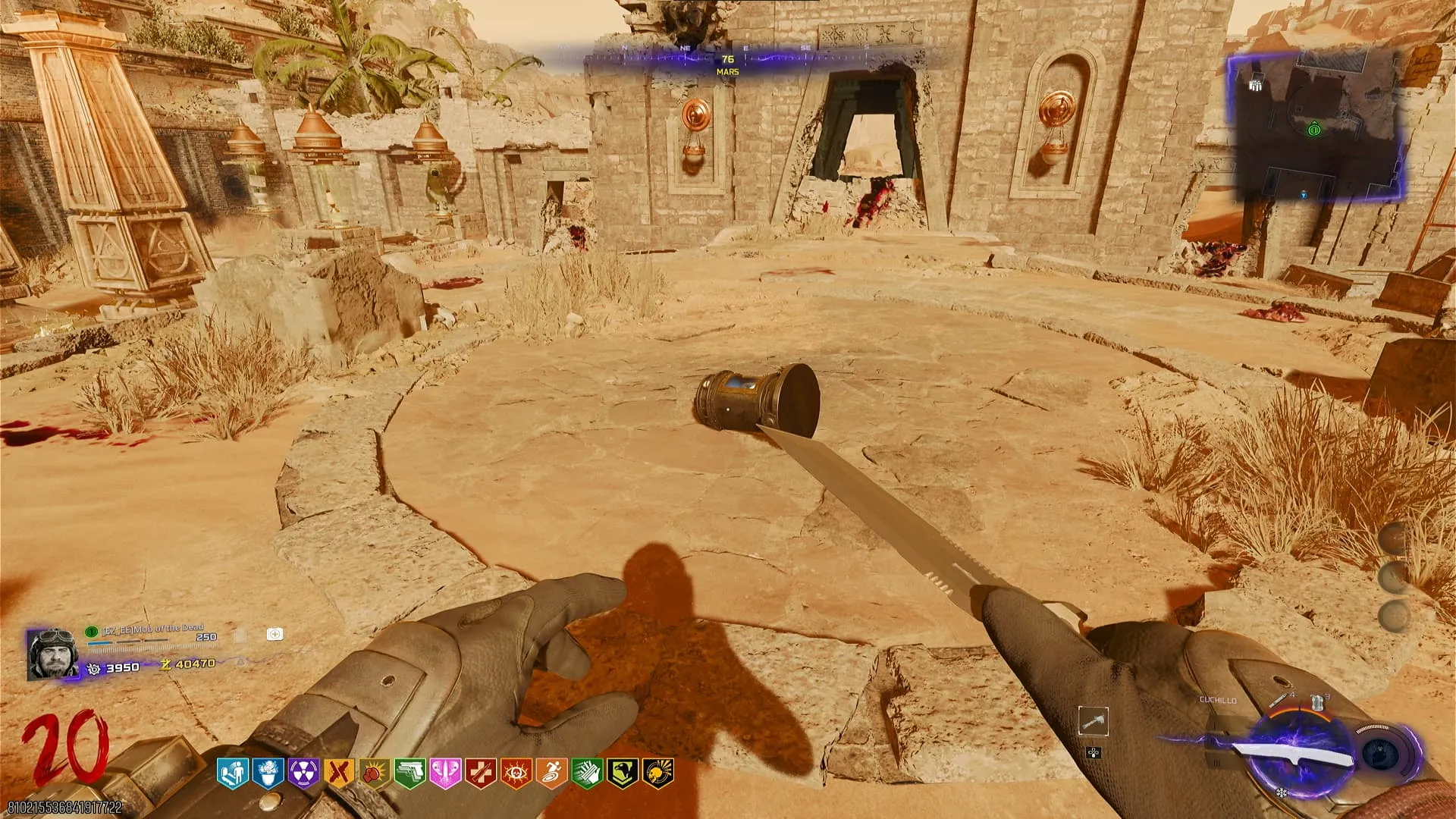
Task: Select the red cross revive perk
Action: point(480,773)
